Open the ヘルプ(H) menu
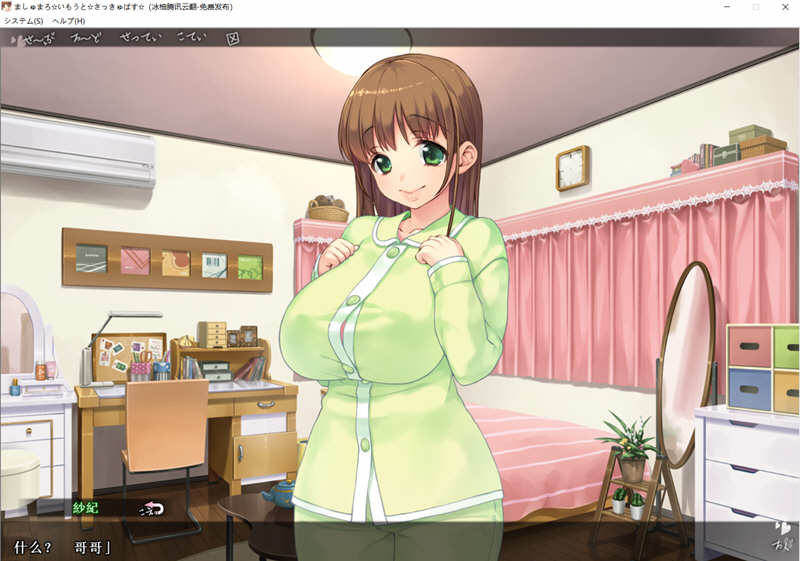 click(69, 21)
